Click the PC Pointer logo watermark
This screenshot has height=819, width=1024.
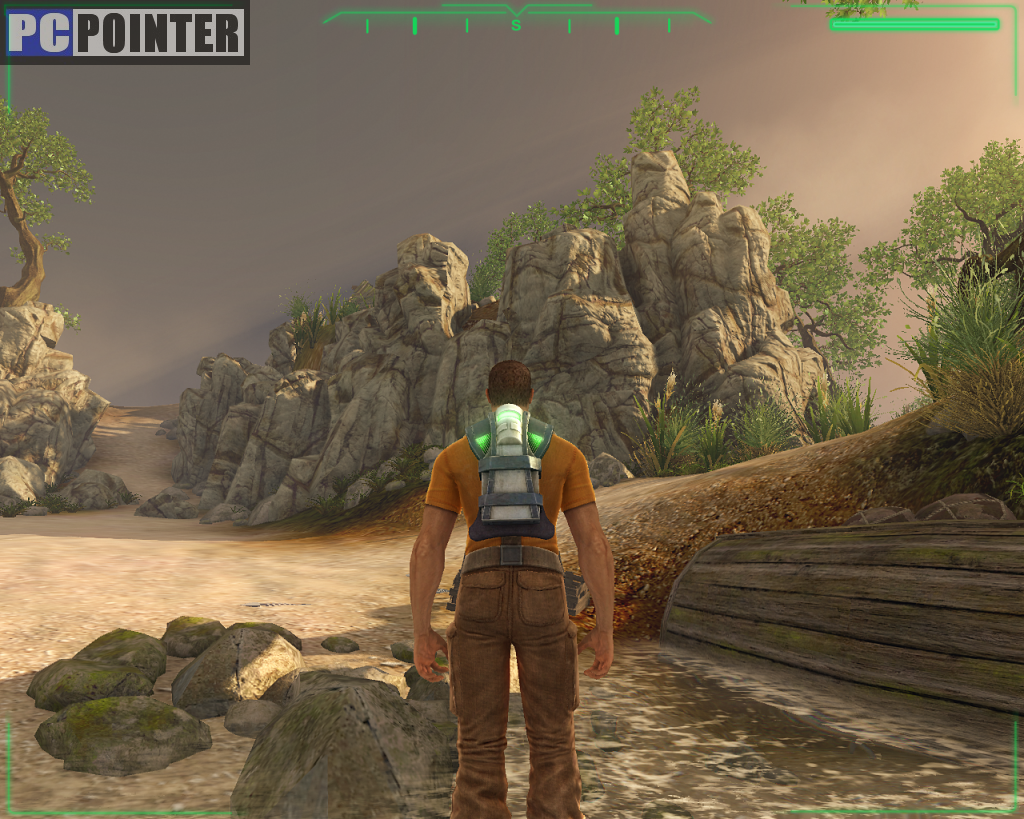(x=125, y=32)
